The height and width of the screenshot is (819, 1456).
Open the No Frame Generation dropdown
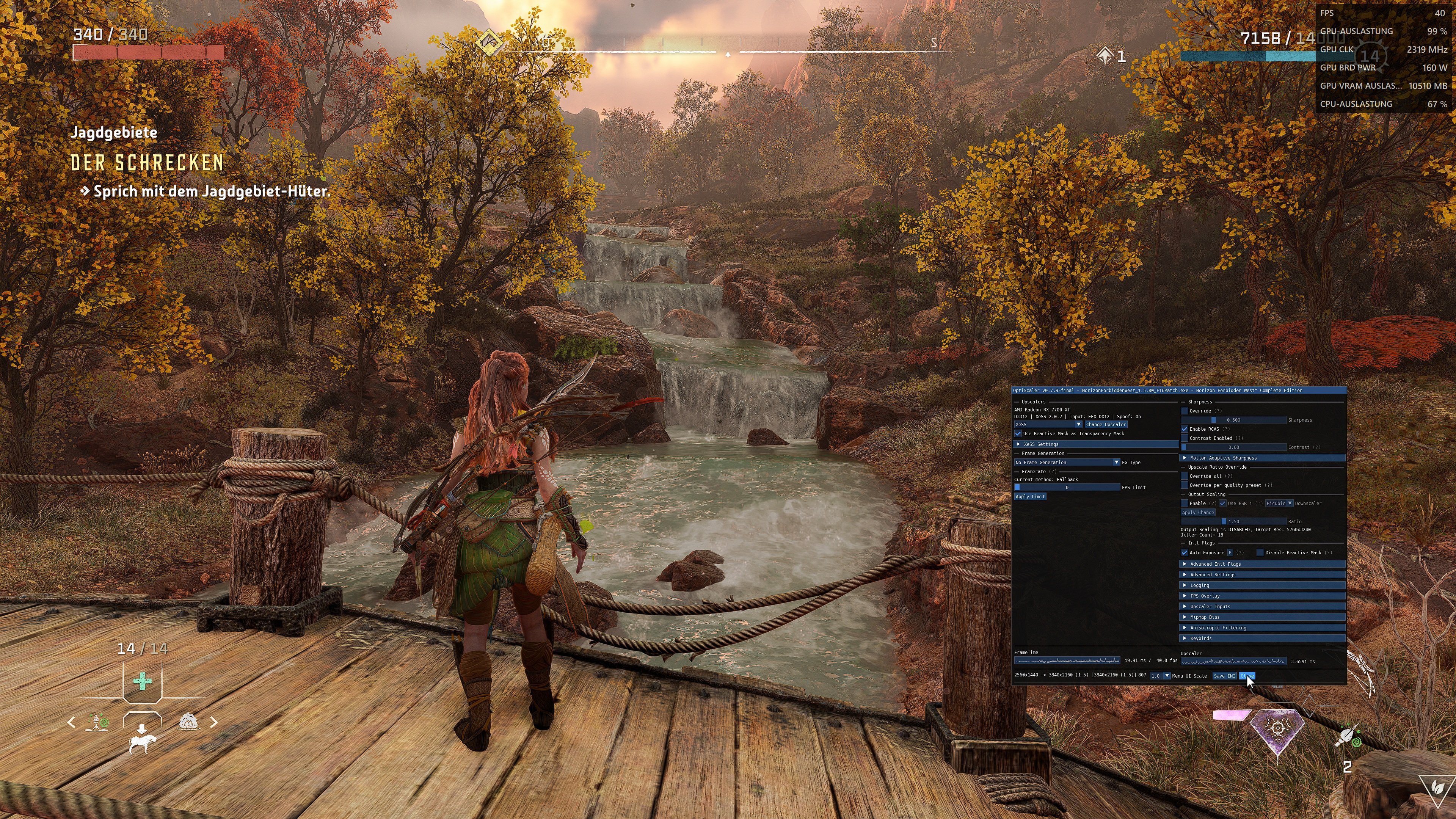[1067, 462]
